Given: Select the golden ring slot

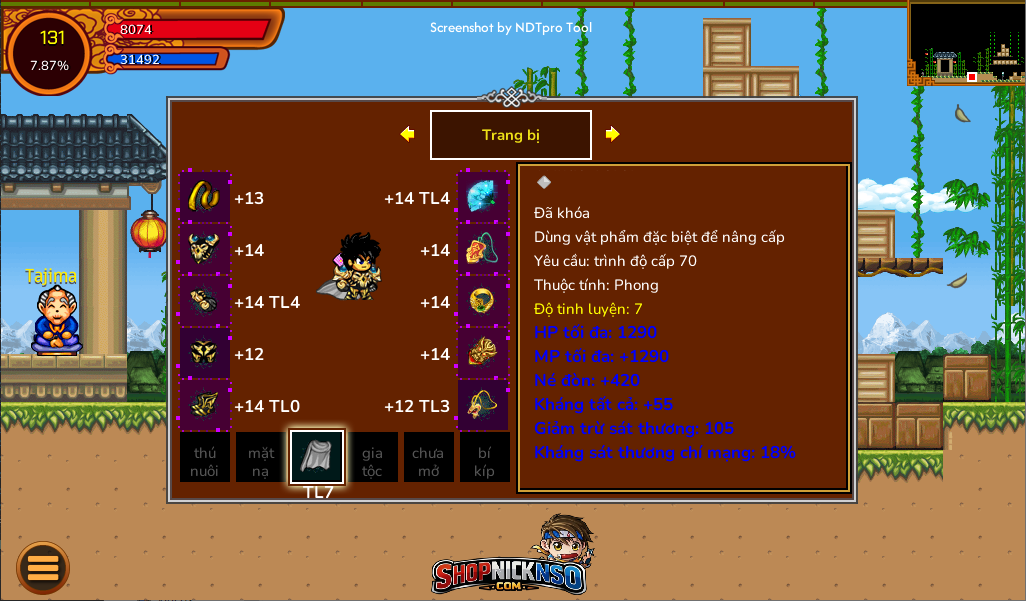Looking at the screenshot, I should [483, 301].
